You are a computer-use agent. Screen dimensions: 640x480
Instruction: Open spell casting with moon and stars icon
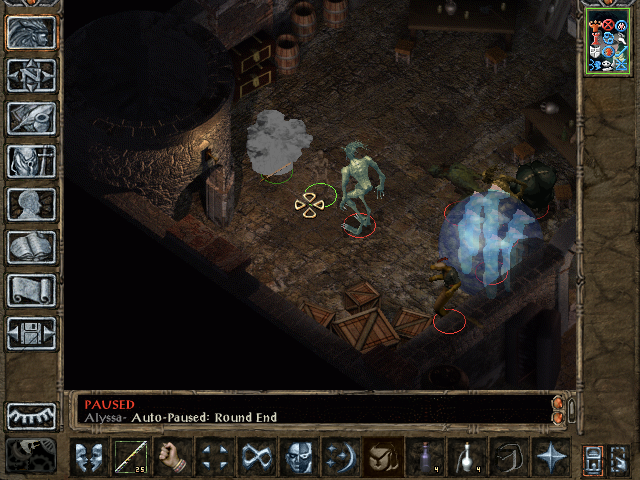340,457
